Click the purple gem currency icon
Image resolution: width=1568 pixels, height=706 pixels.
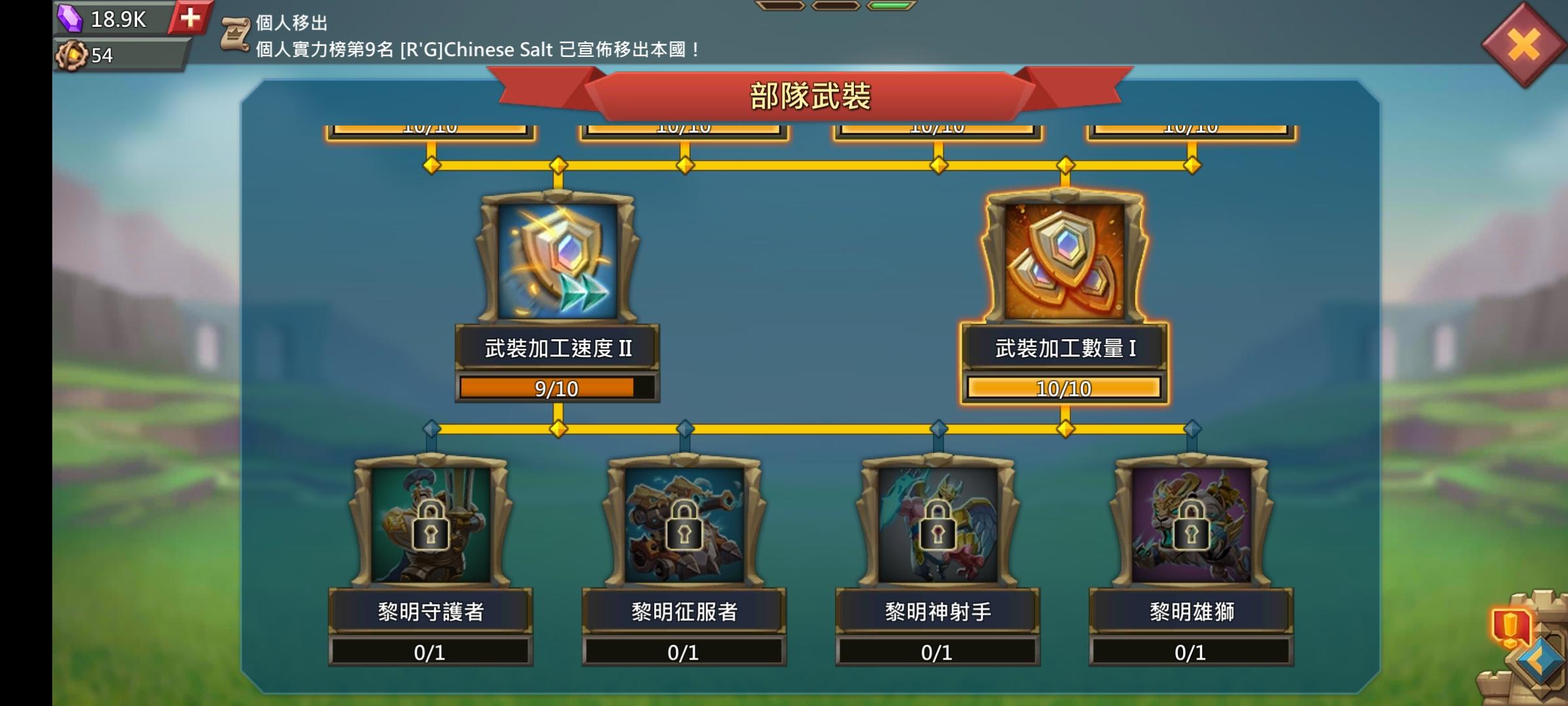[x=71, y=18]
